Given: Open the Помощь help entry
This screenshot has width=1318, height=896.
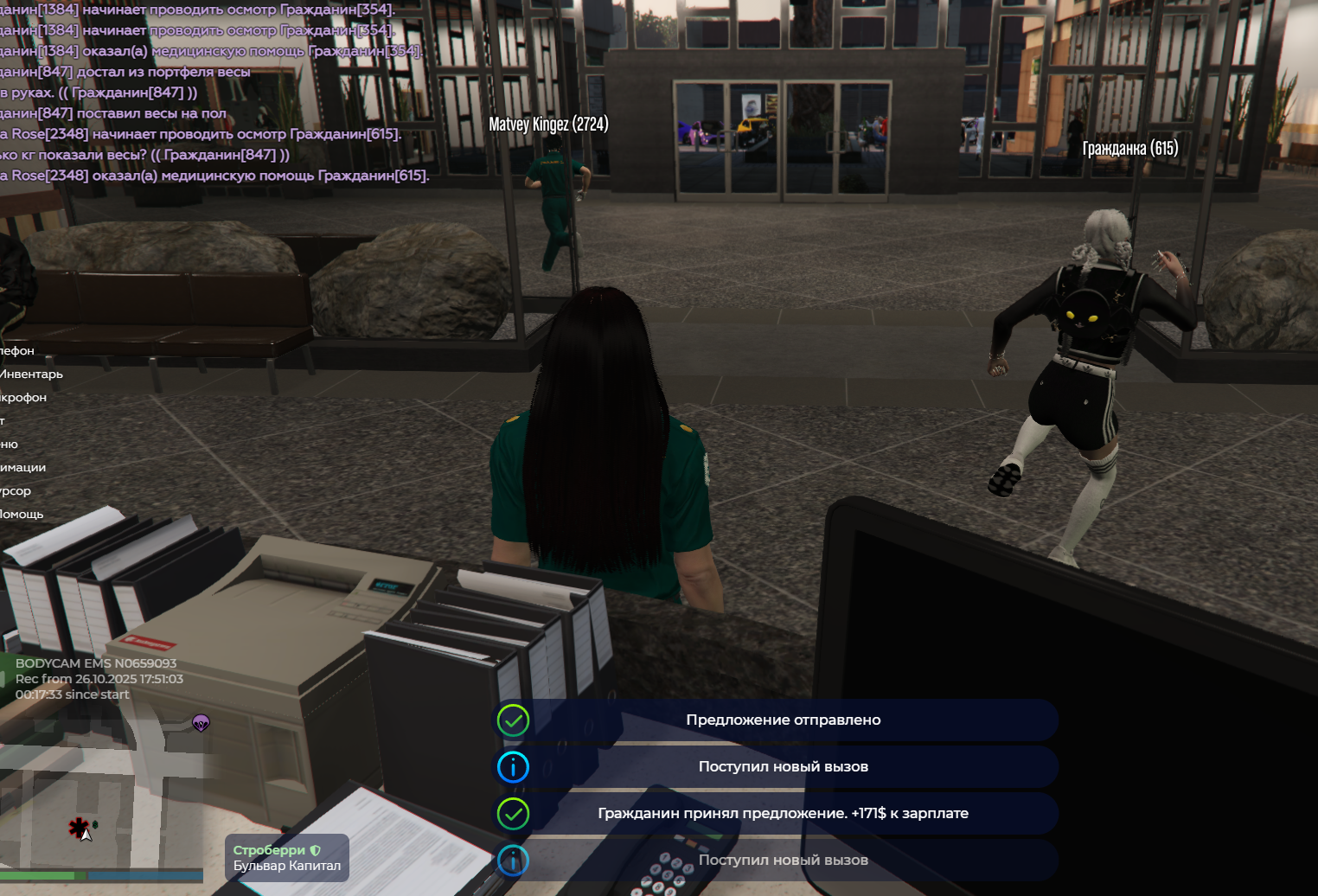Looking at the screenshot, I should click(x=22, y=515).
